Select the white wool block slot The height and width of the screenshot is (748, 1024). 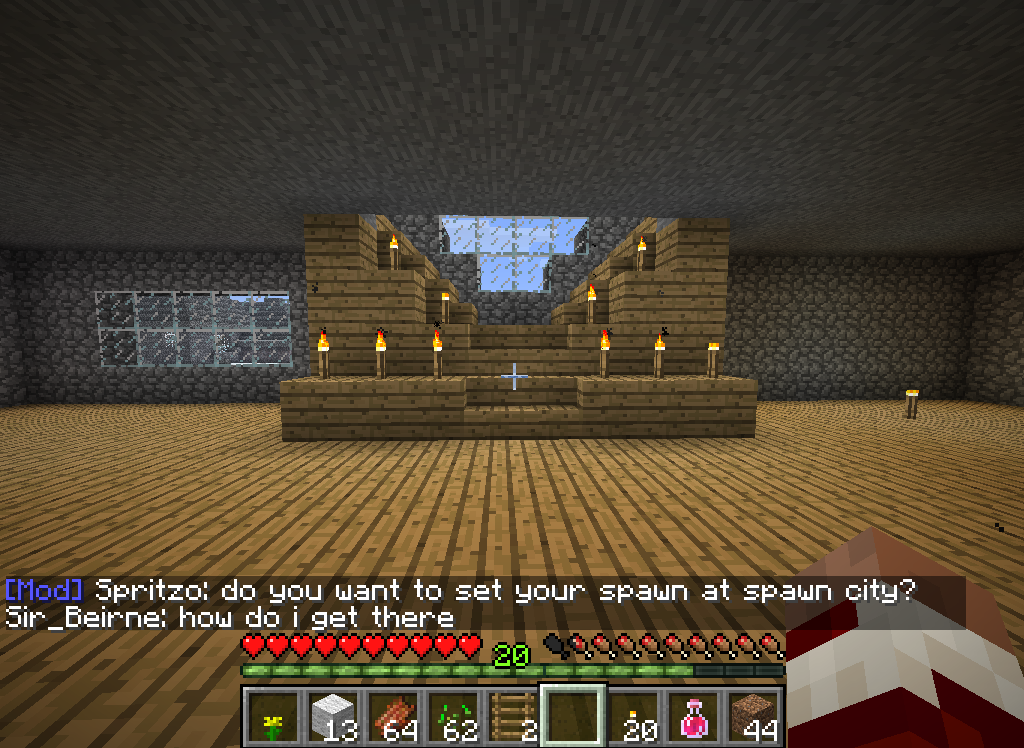pos(332,717)
